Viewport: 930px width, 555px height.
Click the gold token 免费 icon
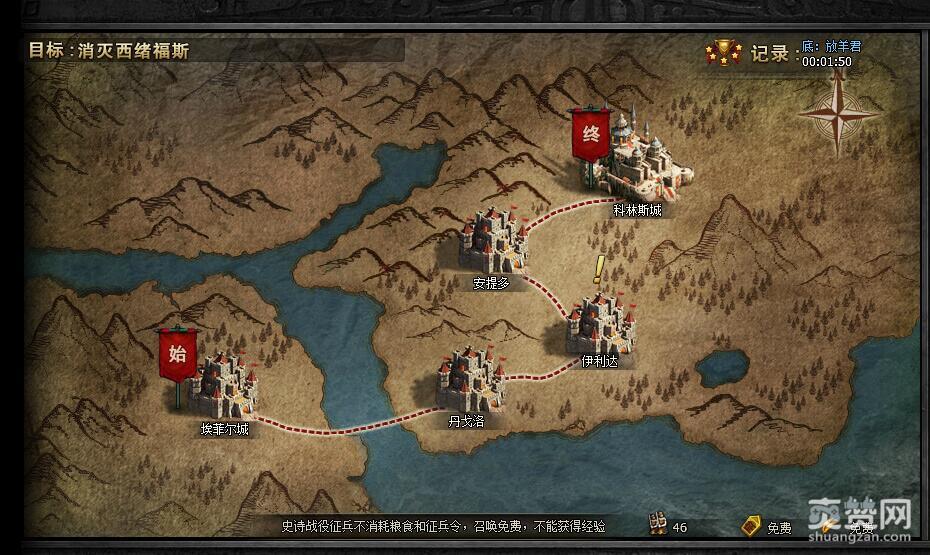(x=751, y=525)
